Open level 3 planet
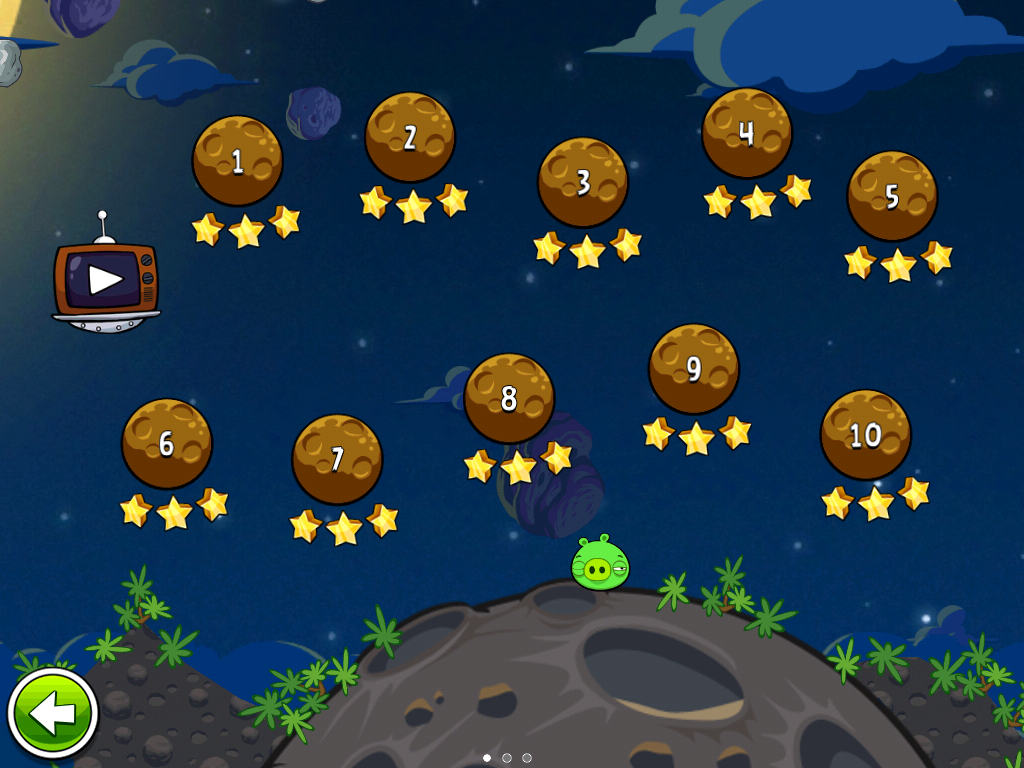Screen dimensions: 1024x768 pos(583,182)
